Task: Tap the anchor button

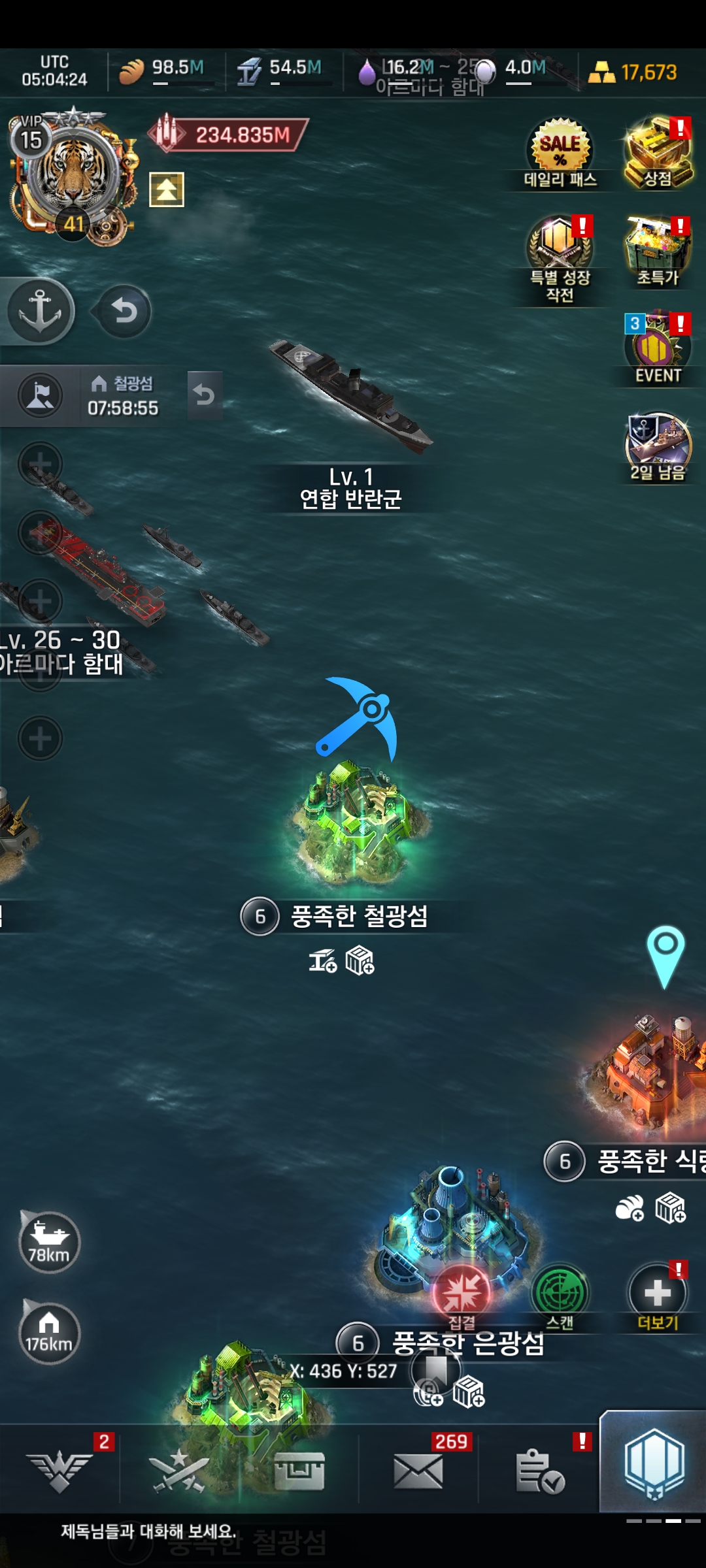Action: [41, 311]
